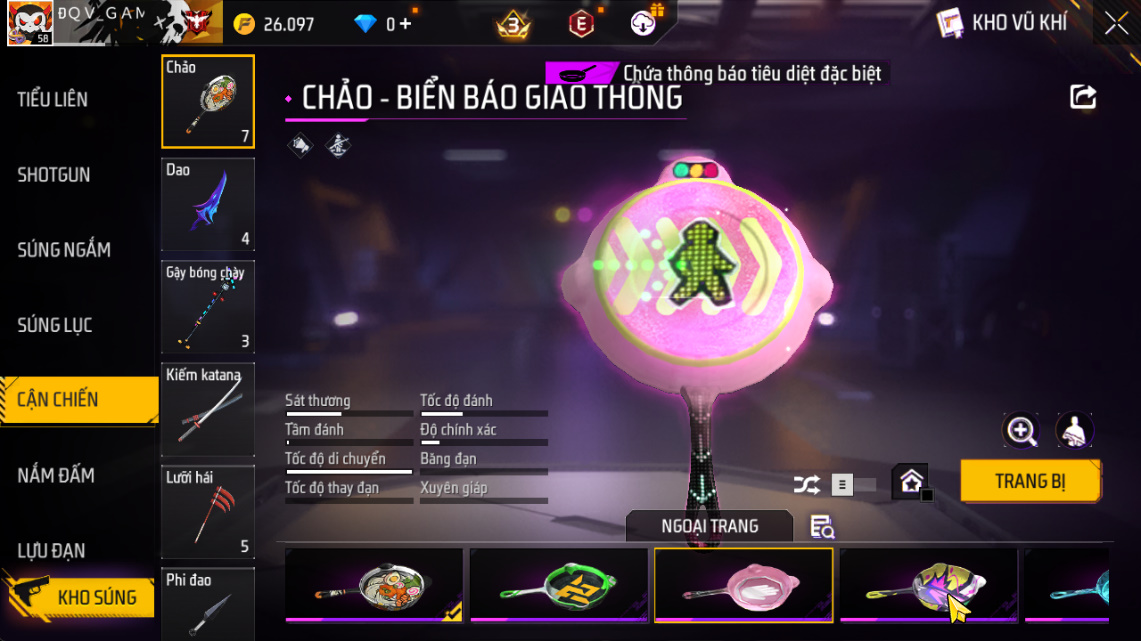Select the SÚNG NGẮM category
Image resolution: width=1141 pixels, height=641 pixels.
click(64, 250)
